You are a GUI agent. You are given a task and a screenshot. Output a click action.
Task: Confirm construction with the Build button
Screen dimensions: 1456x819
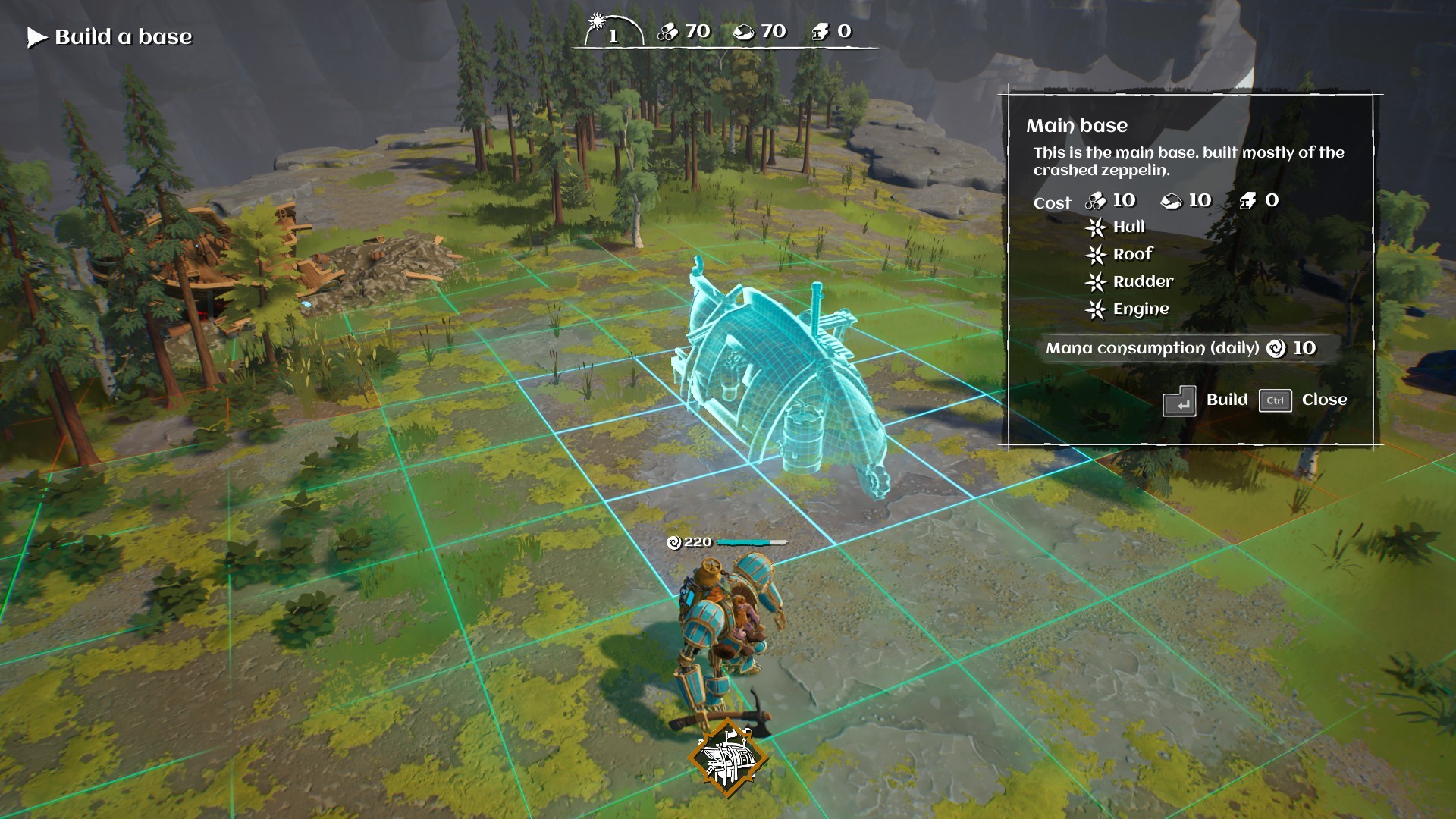[1227, 400]
